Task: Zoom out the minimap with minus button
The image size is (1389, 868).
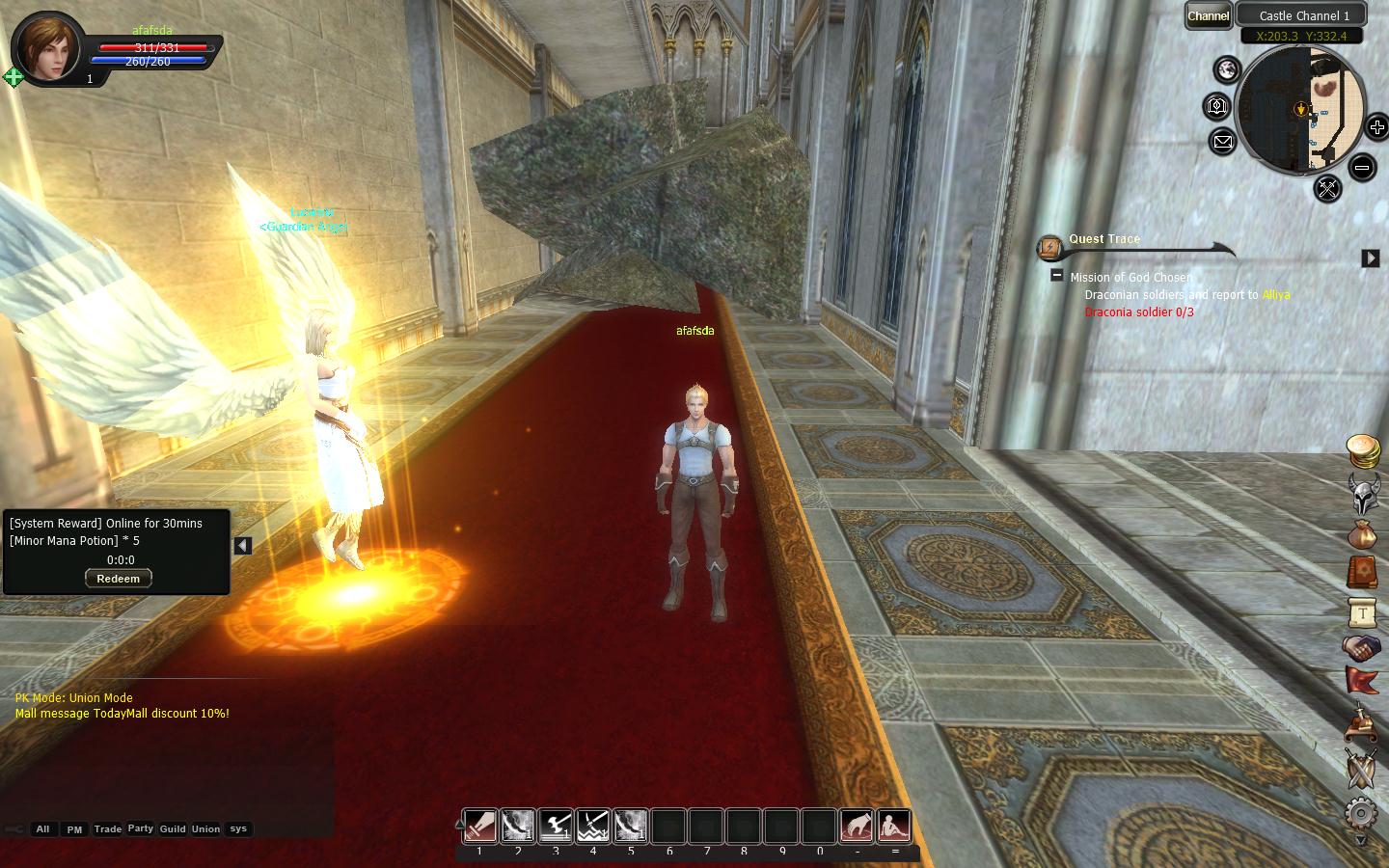Action: click(x=1361, y=168)
